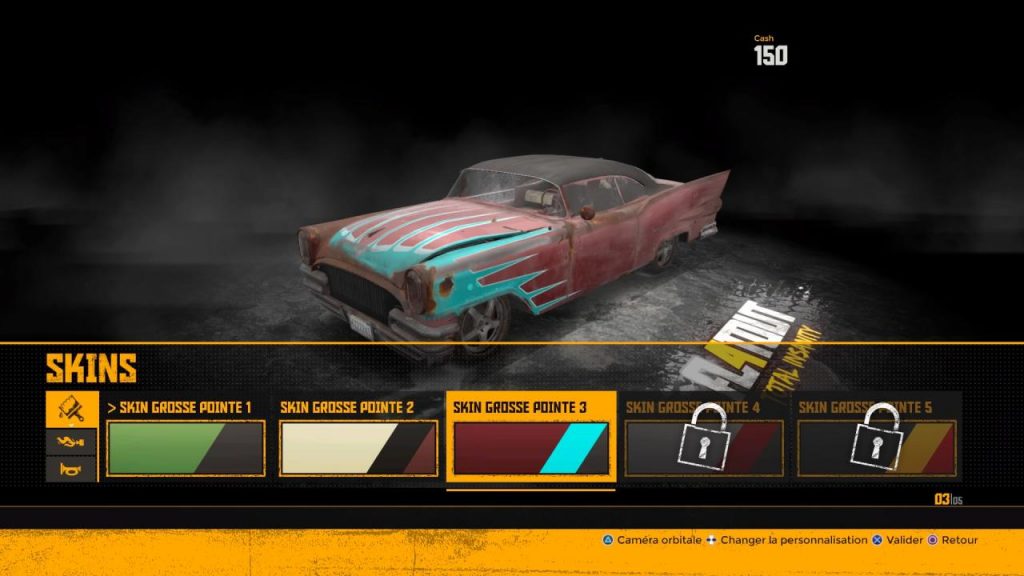The image size is (1024, 576).
Task: Pick the red and cyan Skin Grosse Pointe 3
Action: point(530,447)
